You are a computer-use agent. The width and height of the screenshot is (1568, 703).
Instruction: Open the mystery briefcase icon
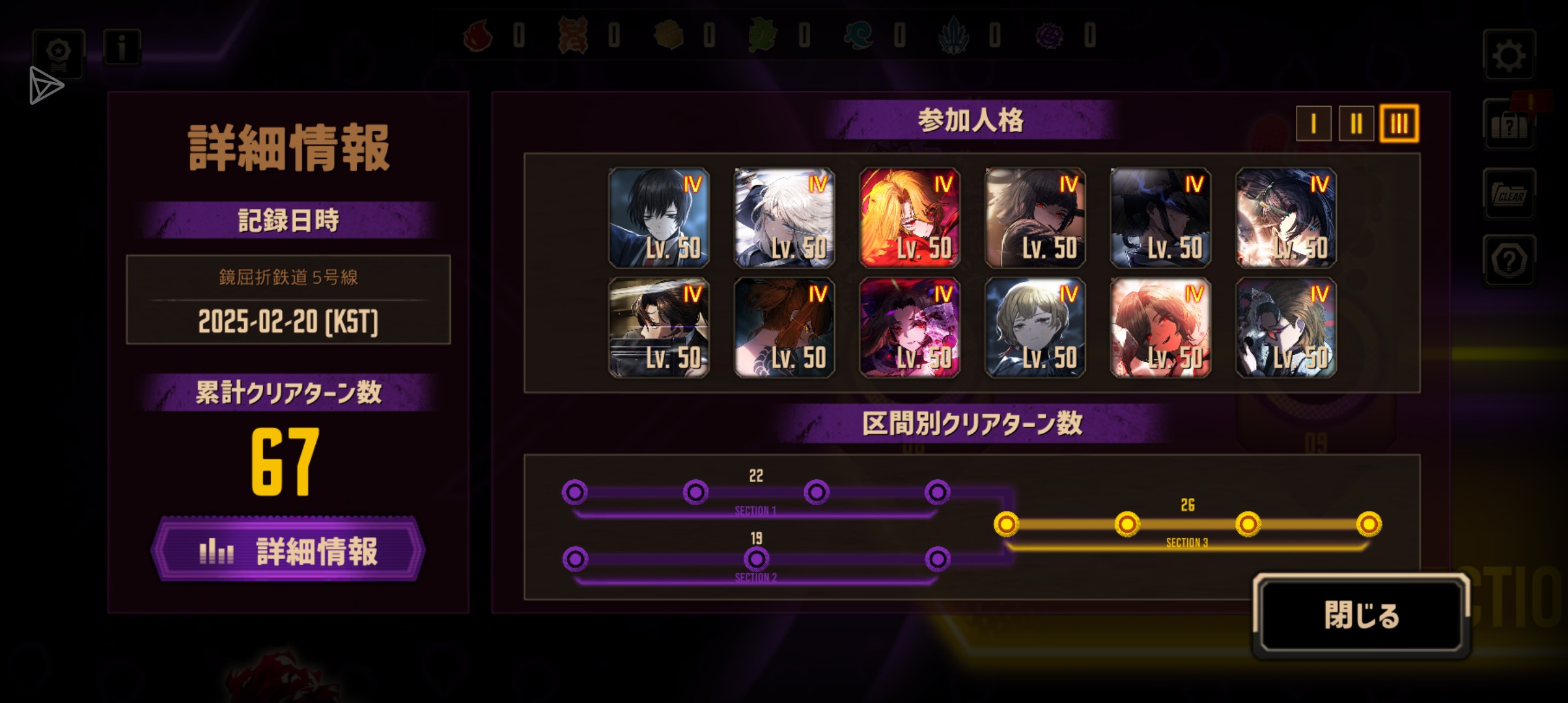1509,125
